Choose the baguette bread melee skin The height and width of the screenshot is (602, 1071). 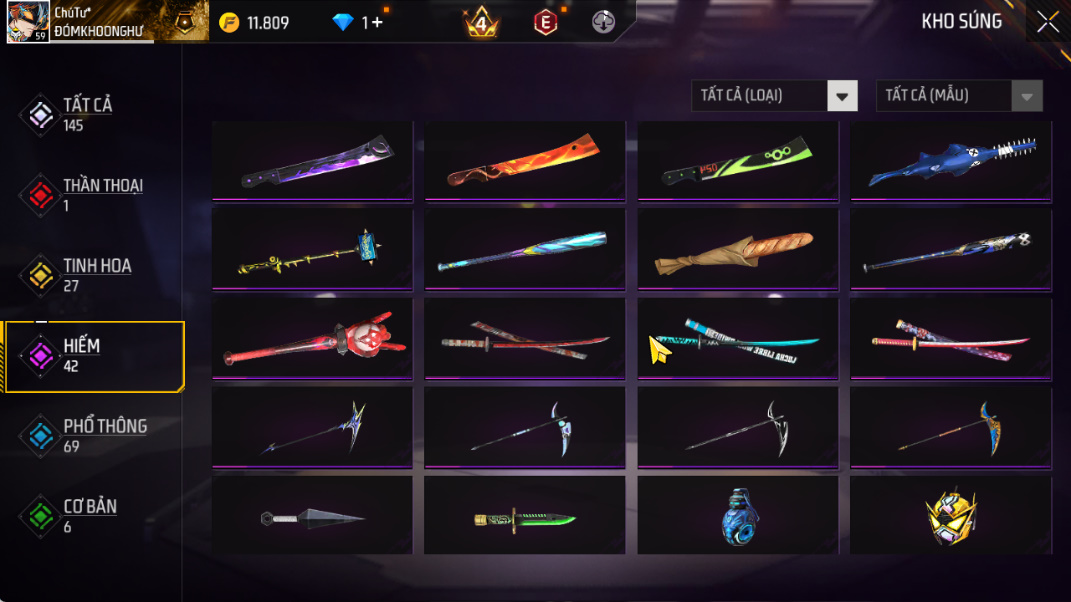[x=738, y=250]
